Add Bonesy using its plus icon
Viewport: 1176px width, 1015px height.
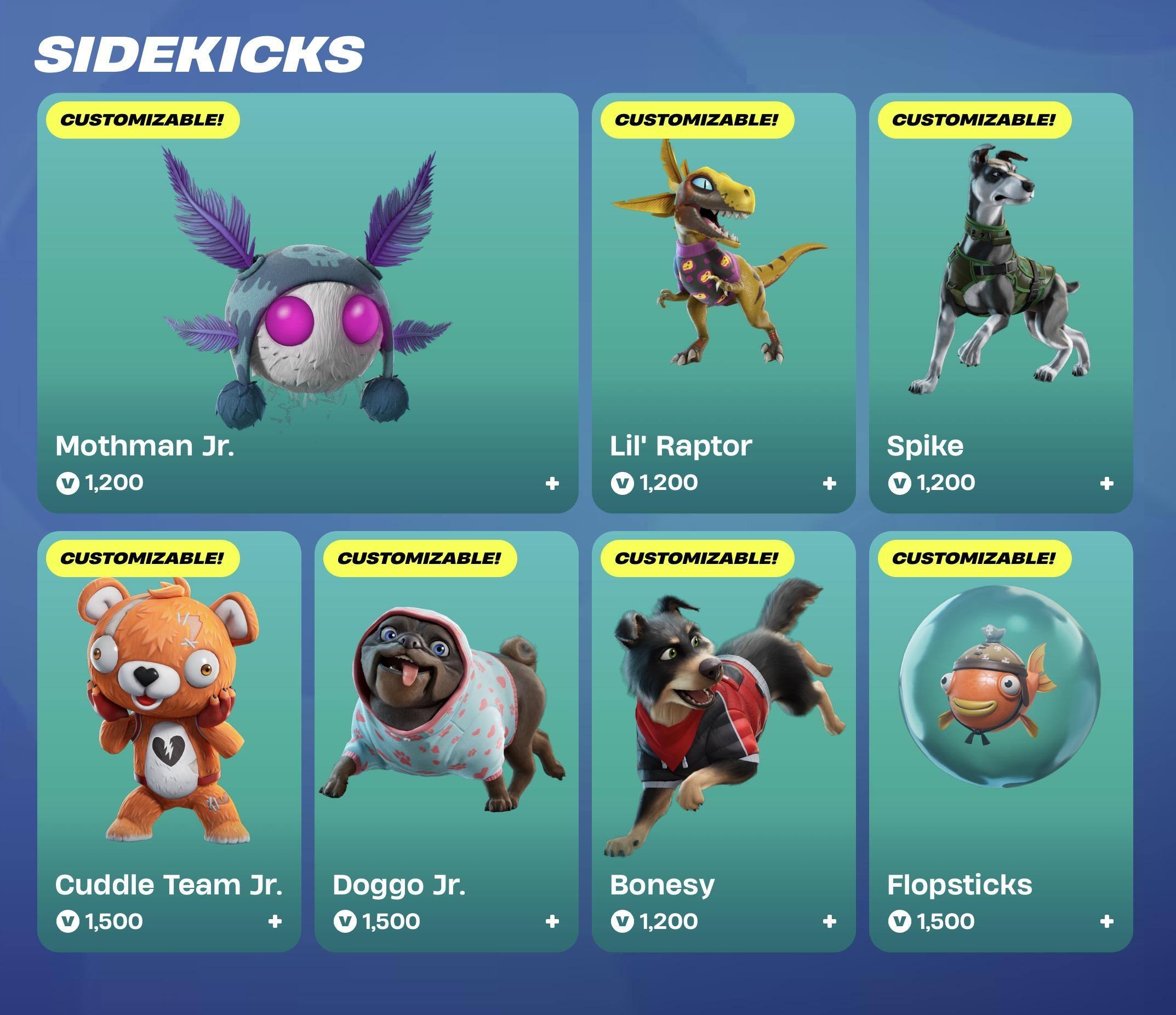pyautogui.click(x=829, y=921)
